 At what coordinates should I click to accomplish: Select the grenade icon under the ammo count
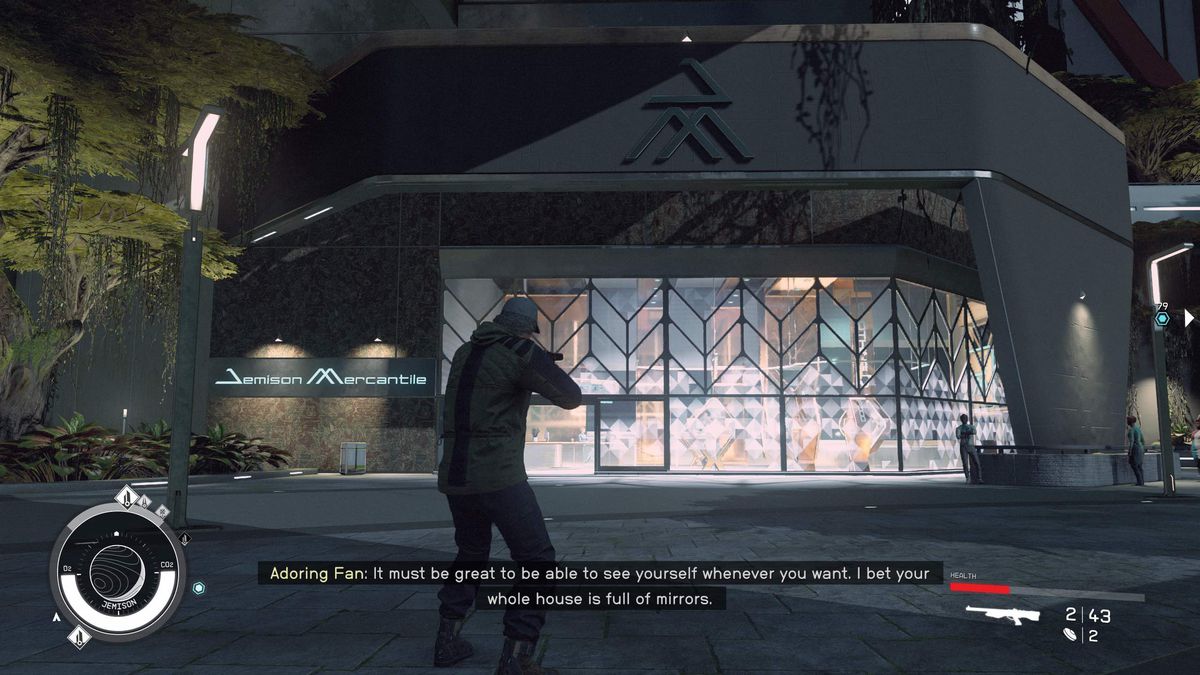[x=1070, y=635]
